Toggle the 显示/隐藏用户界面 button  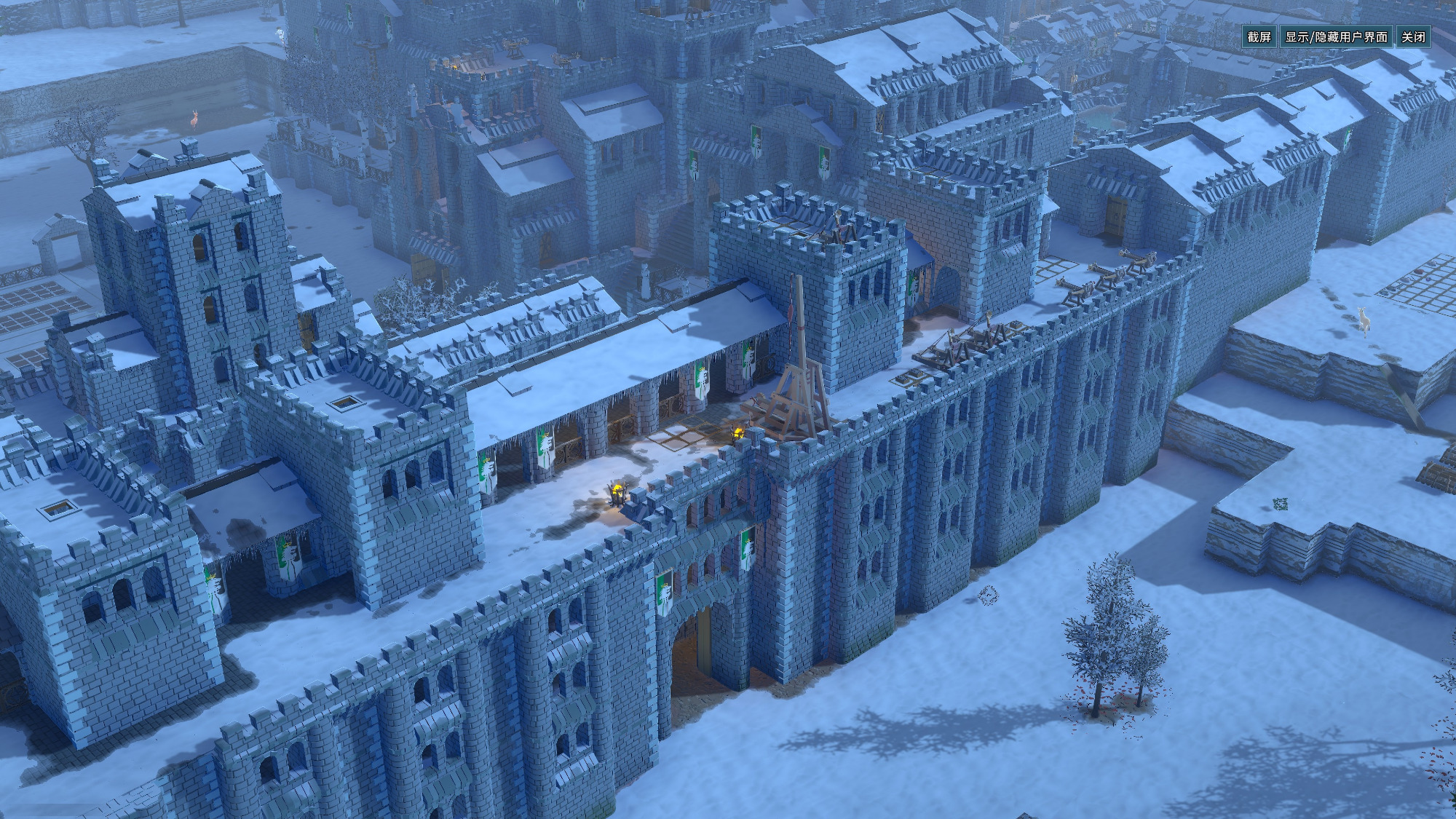[x=1336, y=37]
